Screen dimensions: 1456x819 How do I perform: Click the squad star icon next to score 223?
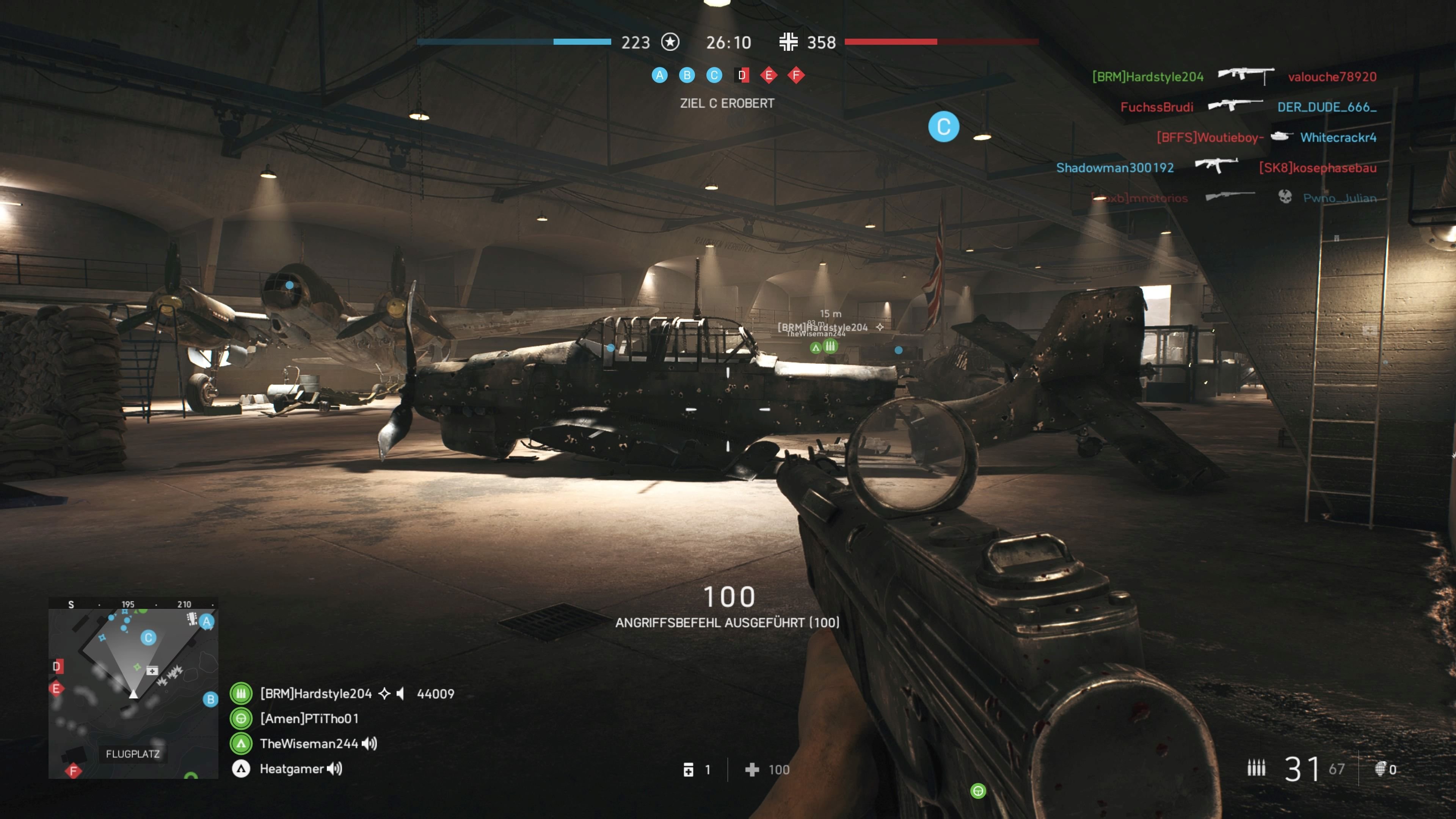[670, 42]
